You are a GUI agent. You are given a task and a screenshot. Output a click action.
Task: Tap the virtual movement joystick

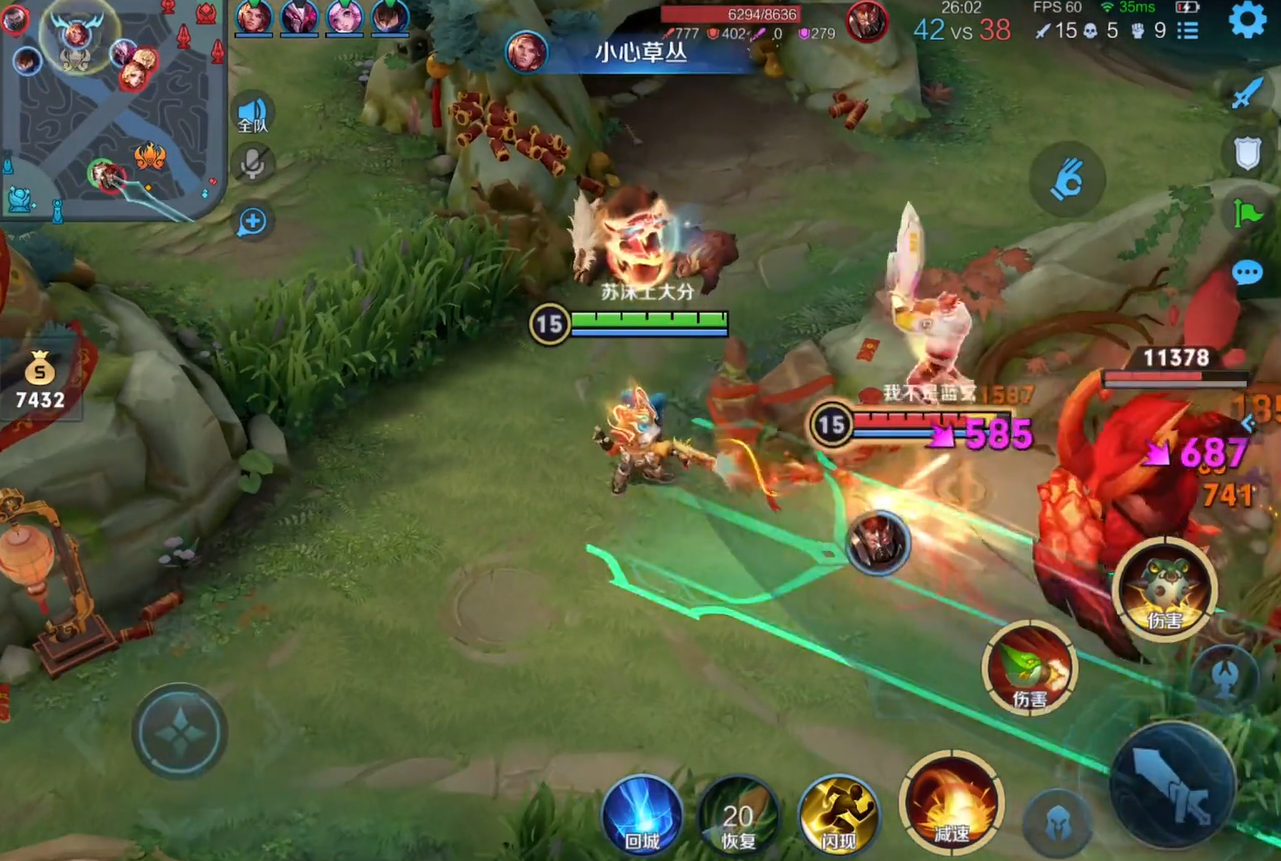pos(180,731)
